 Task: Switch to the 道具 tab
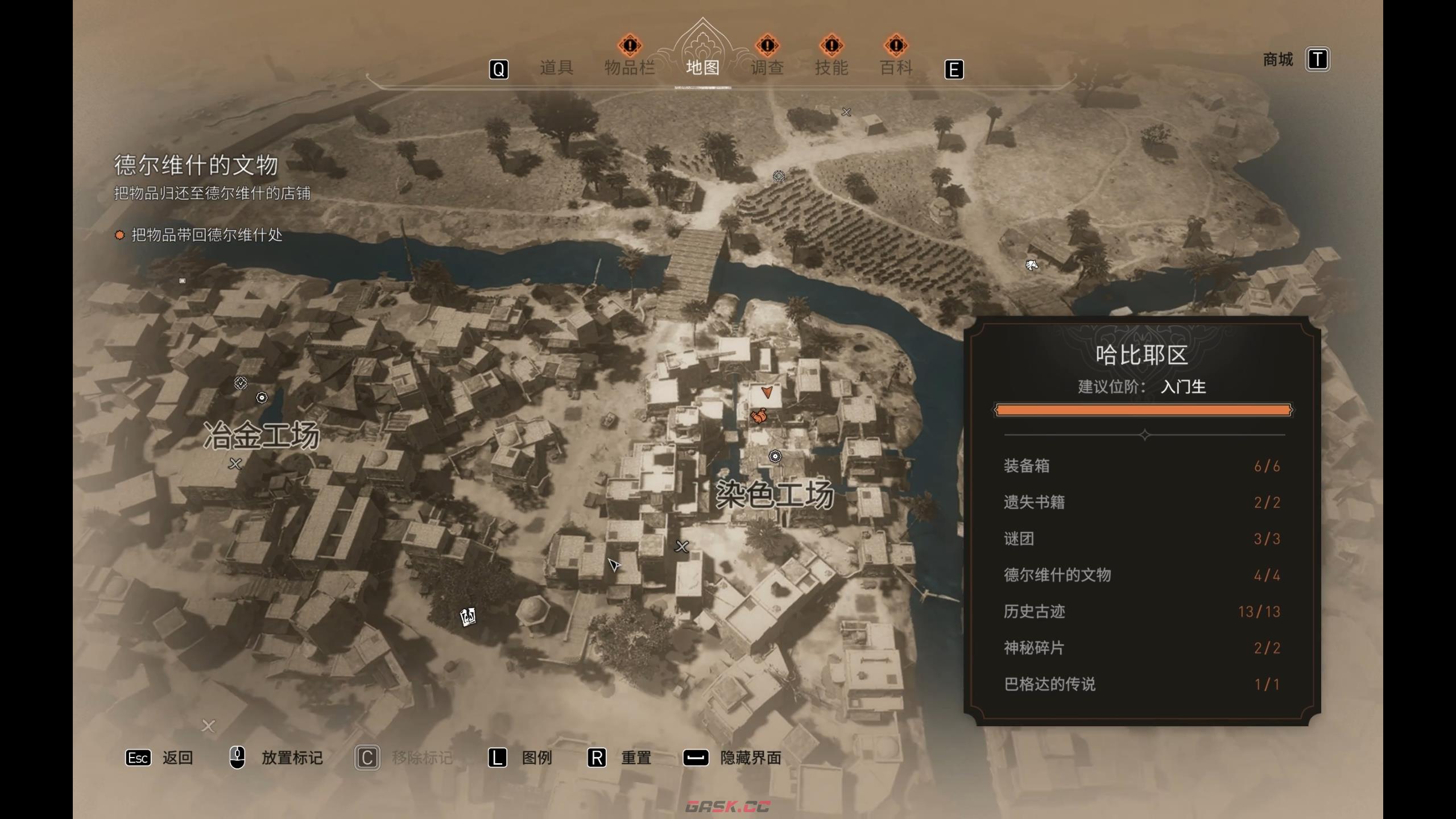[556, 68]
